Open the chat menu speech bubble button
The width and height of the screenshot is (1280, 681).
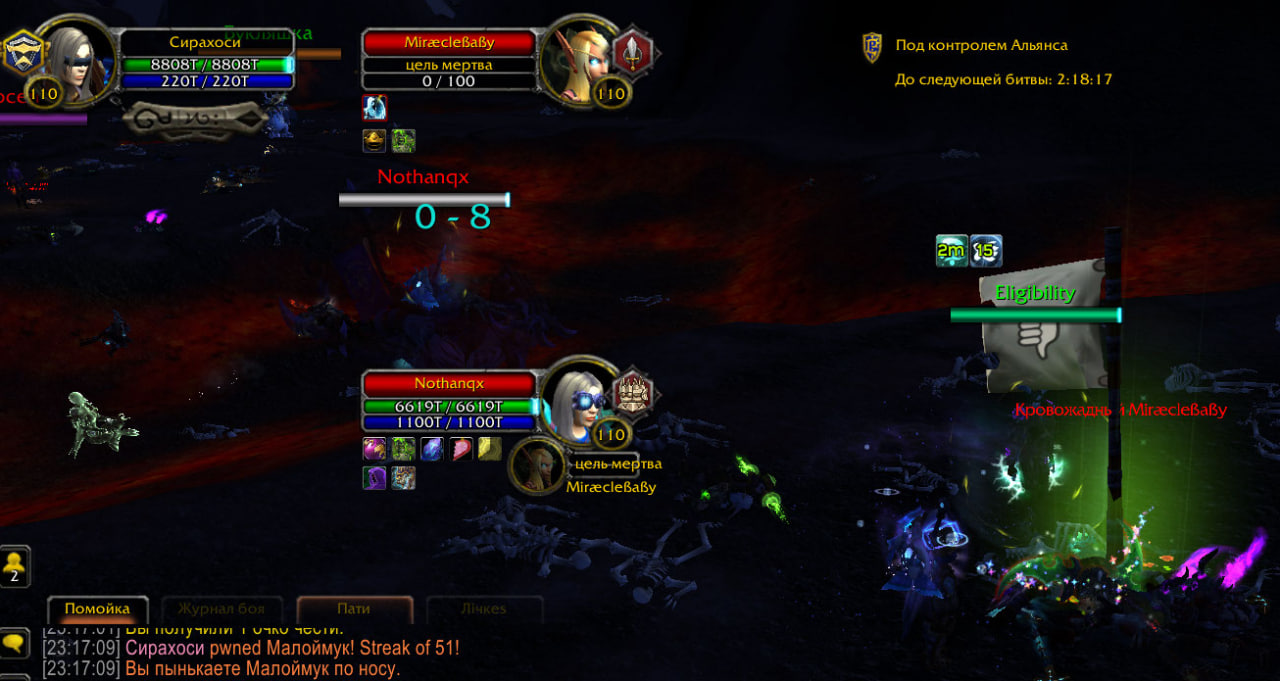14,644
